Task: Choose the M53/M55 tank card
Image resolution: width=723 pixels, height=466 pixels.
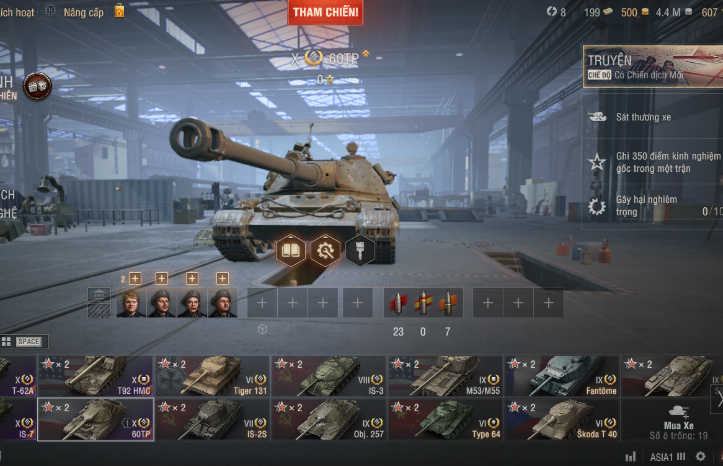Action: [x=446, y=376]
